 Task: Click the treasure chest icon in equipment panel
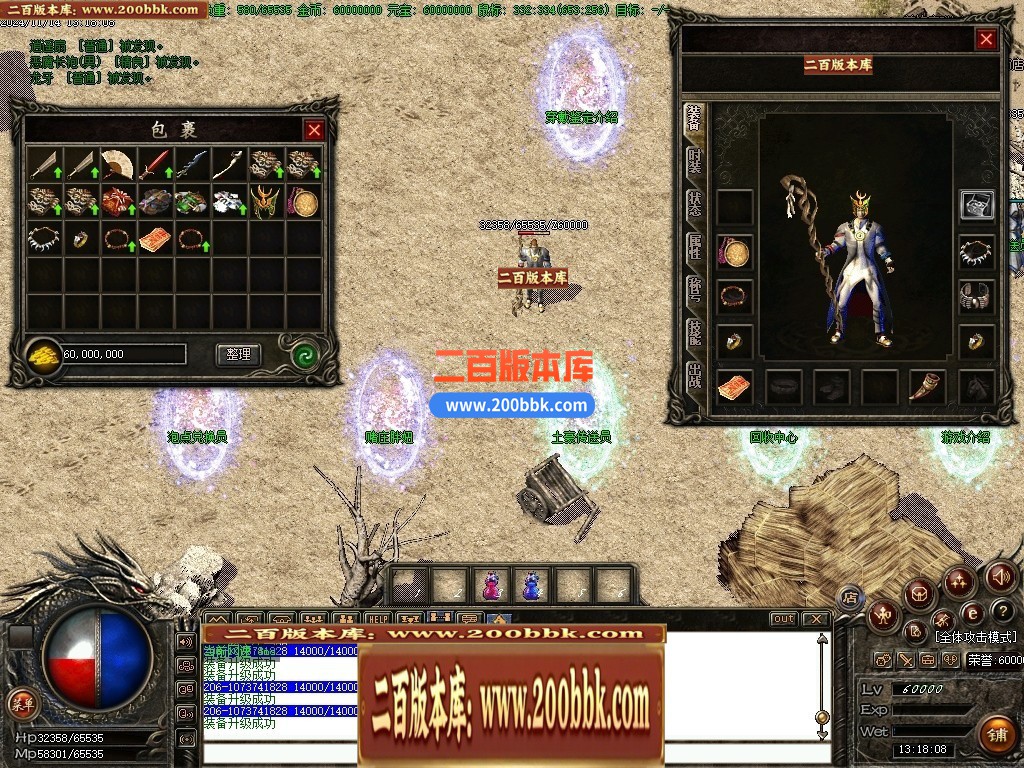click(x=976, y=205)
